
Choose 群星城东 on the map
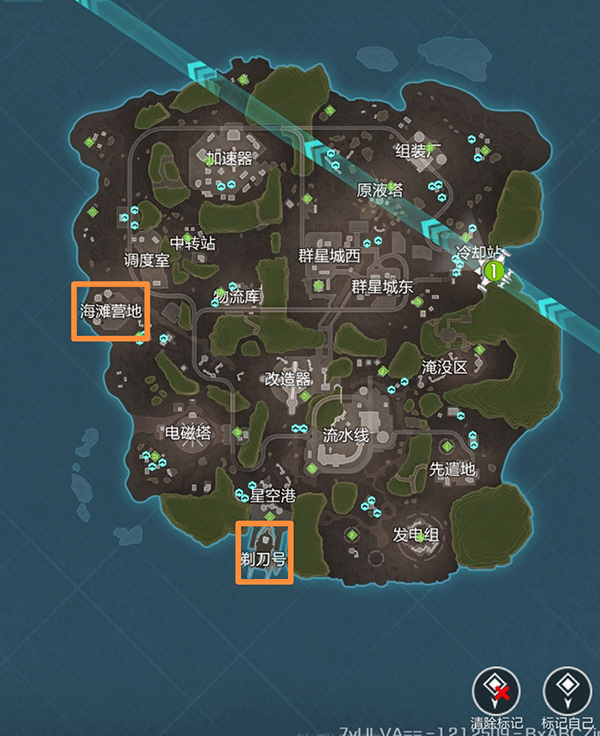382,287
